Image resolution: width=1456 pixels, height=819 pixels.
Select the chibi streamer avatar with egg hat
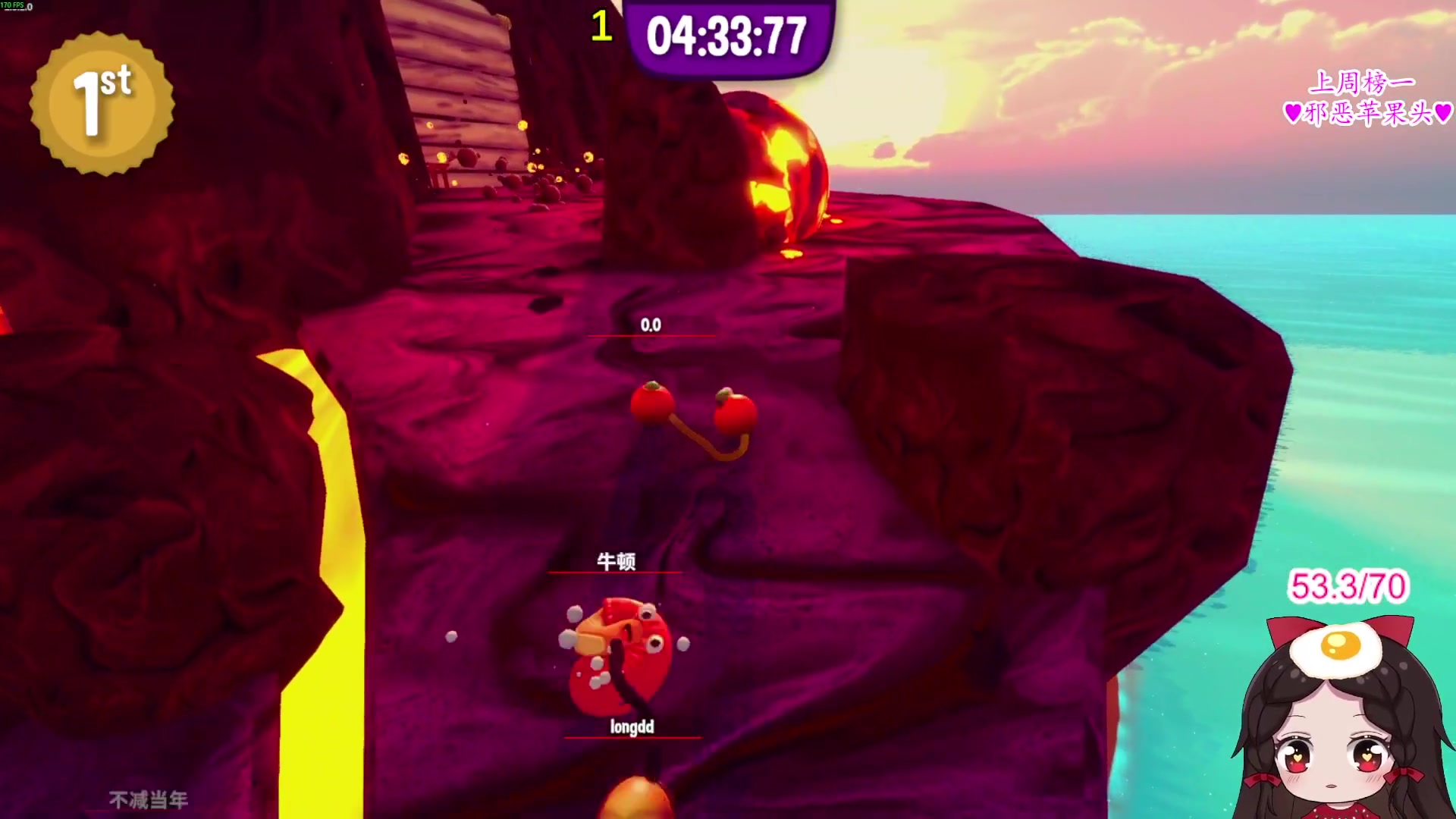point(1339,720)
